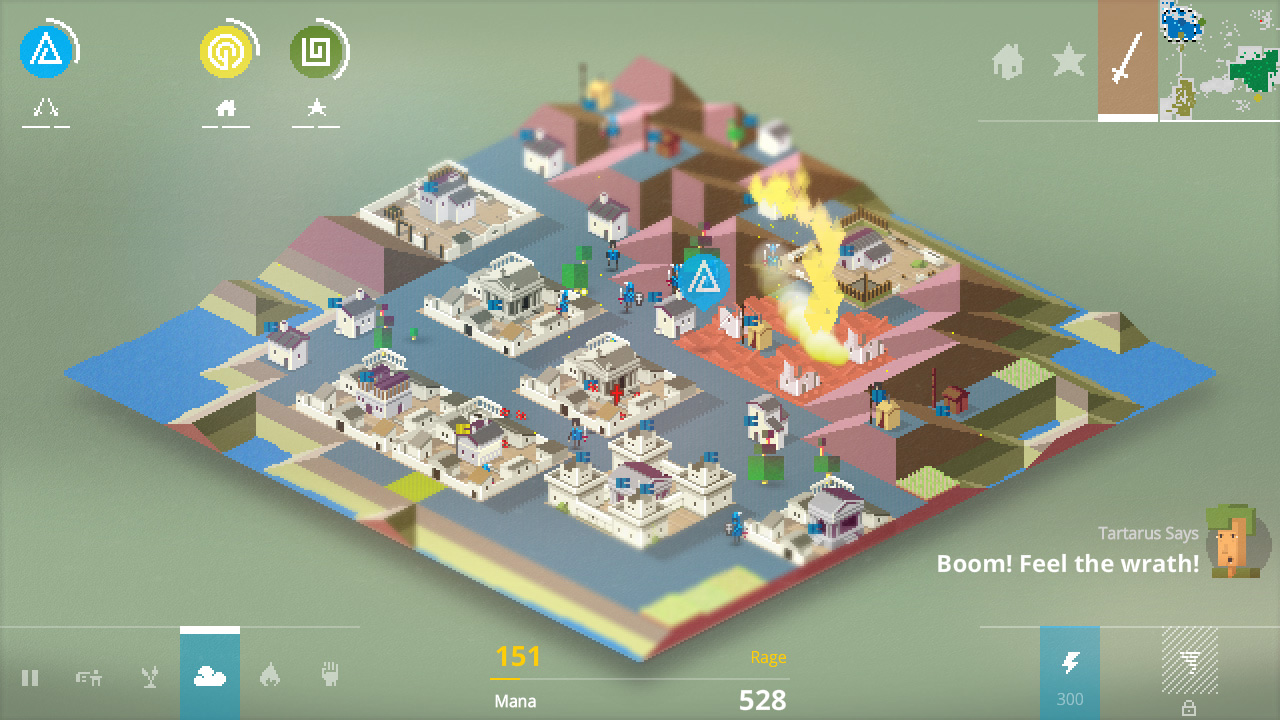1280x720 pixels.
Task: Open the home stance tab
Action: pos(1009,62)
